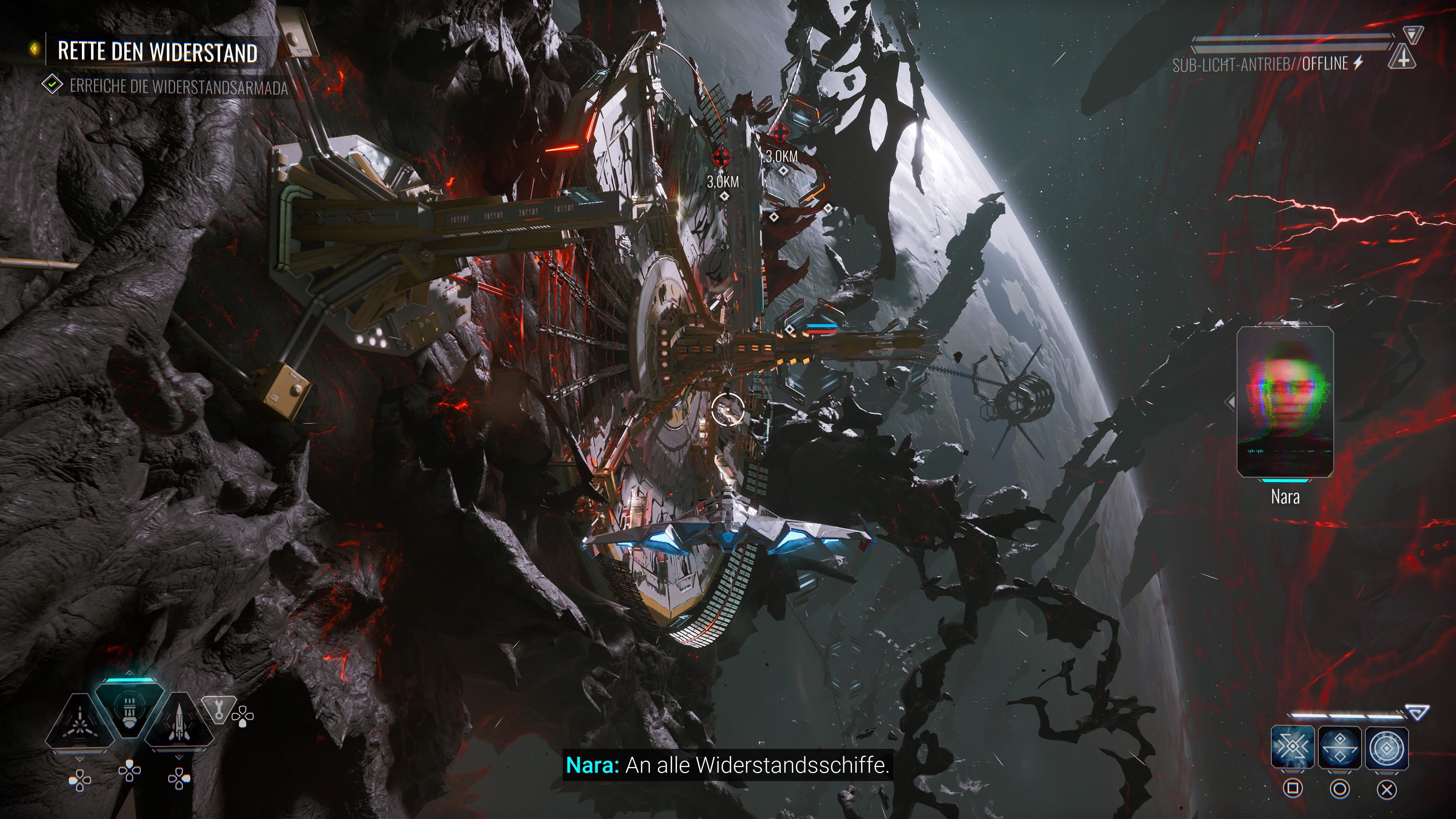Trigger the rite with concentric circles icon
Image resolution: width=1456 pixels, height=819 pixels.
pos(1387,748)
